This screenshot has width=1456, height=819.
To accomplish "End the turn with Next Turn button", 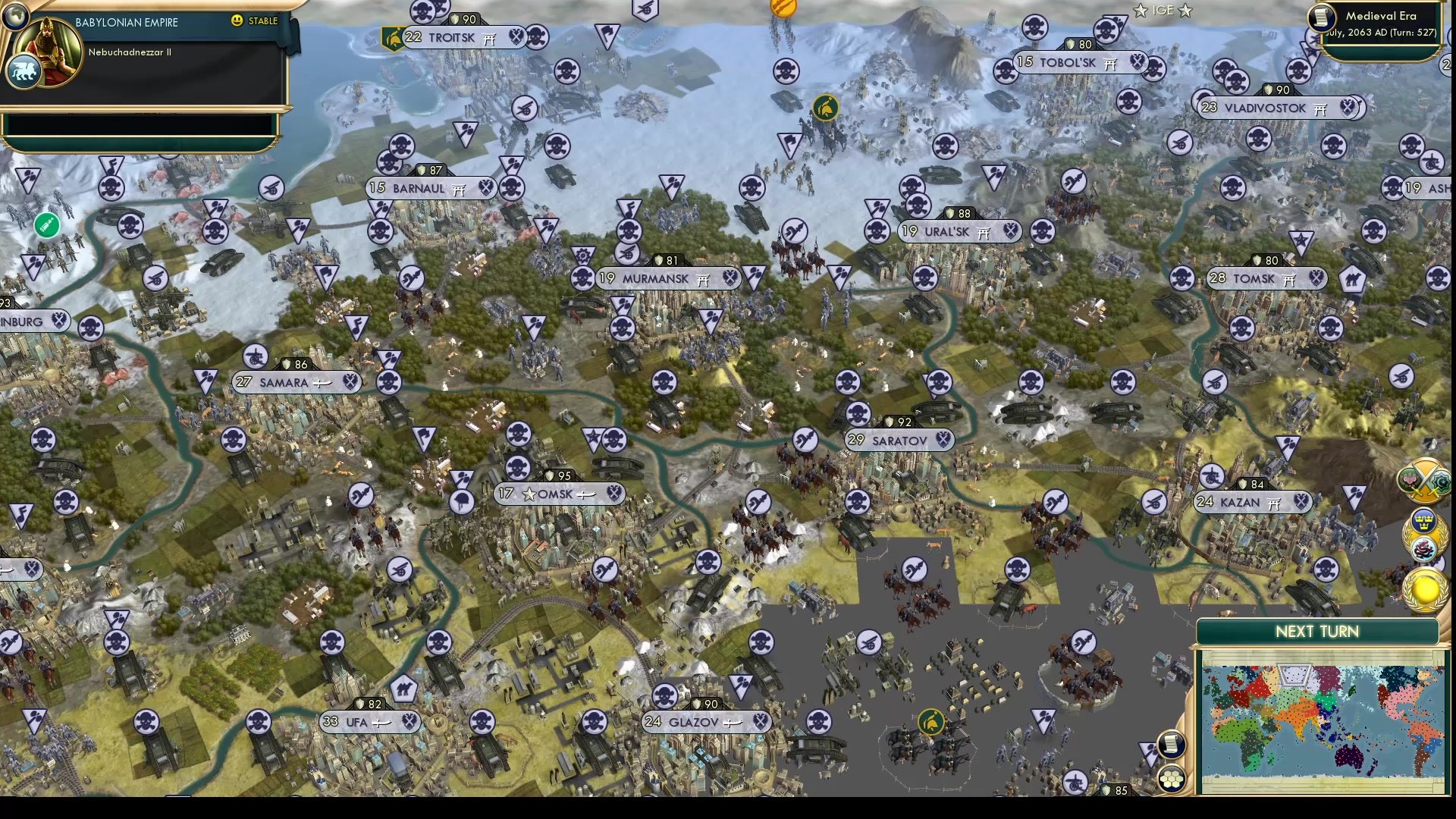I will (1317, 632).
